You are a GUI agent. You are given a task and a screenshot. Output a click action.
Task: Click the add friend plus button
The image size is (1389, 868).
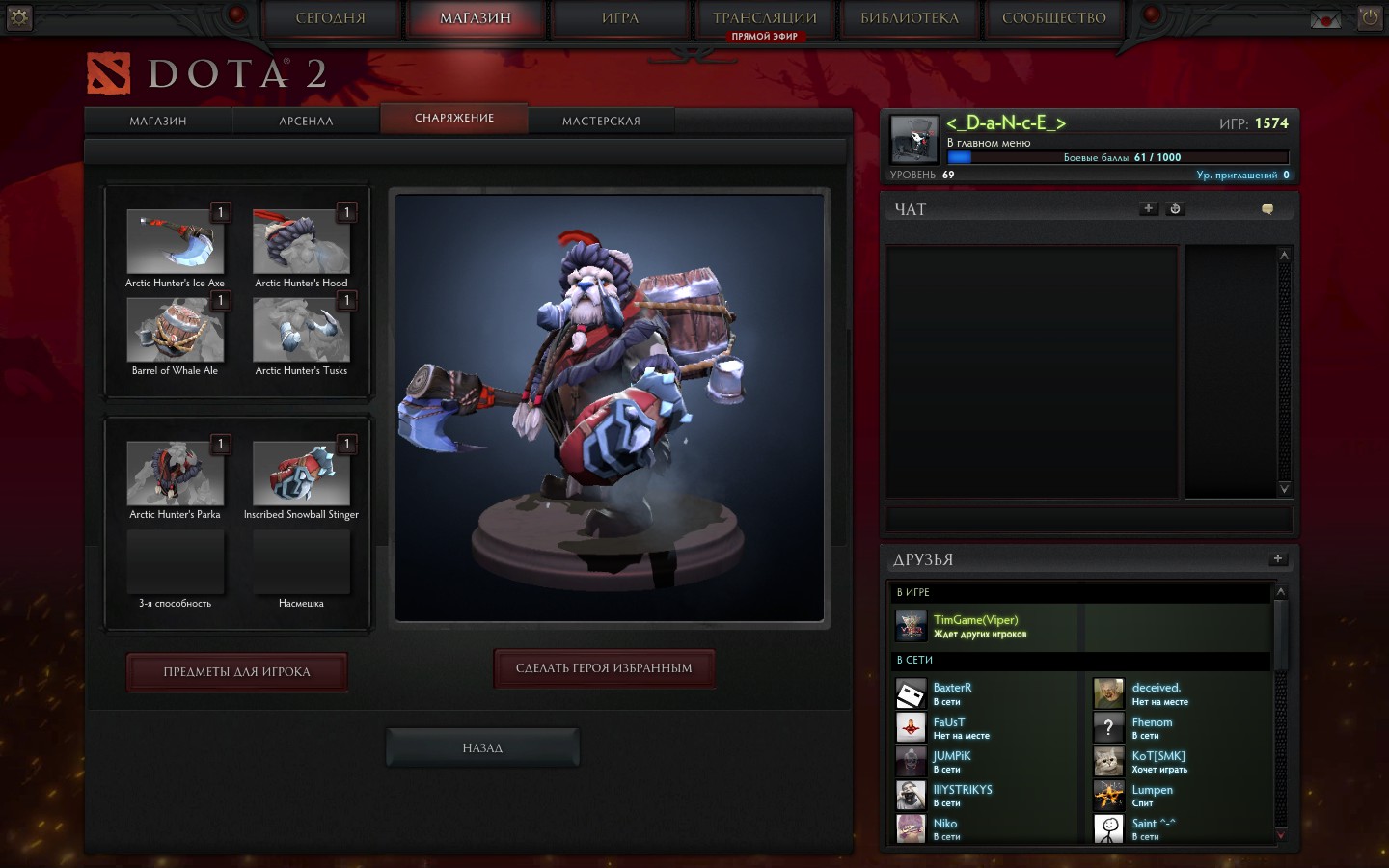tap(1277, 558)
